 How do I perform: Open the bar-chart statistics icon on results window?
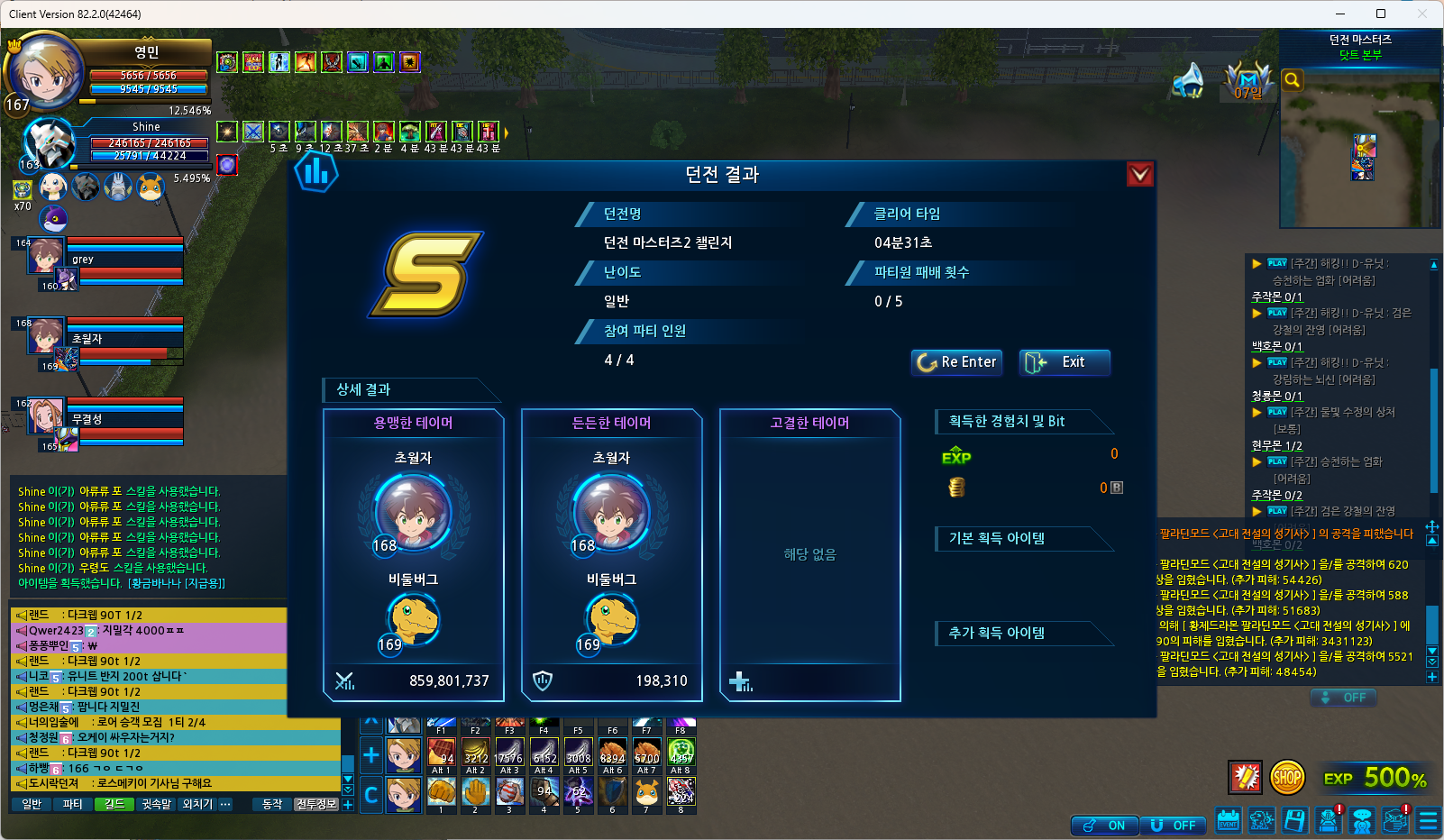(316, 171)
